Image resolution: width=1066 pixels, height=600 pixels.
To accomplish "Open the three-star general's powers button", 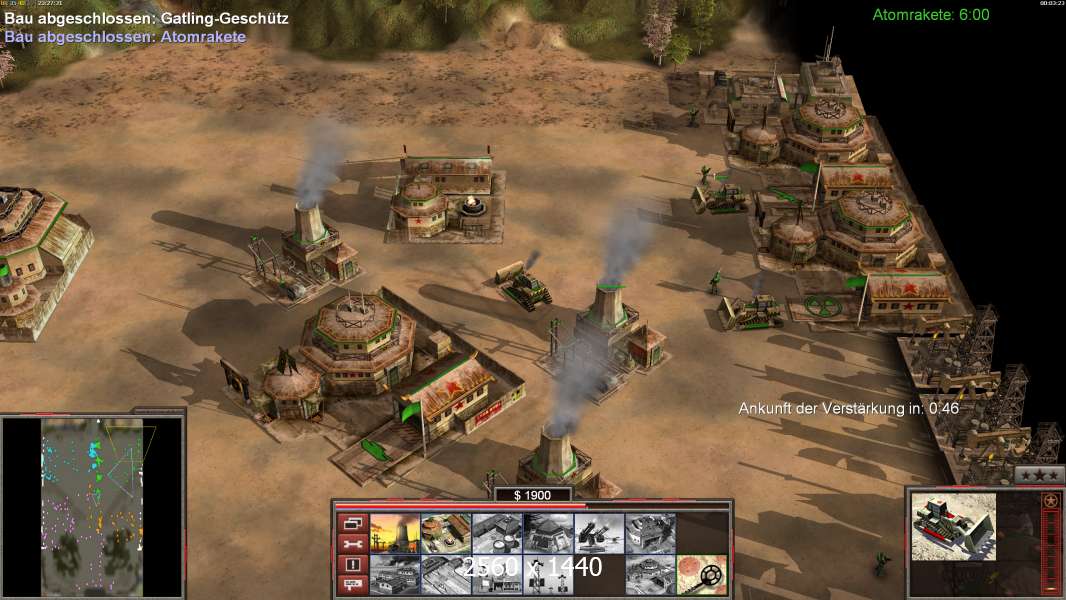I will click(1039, 474).
